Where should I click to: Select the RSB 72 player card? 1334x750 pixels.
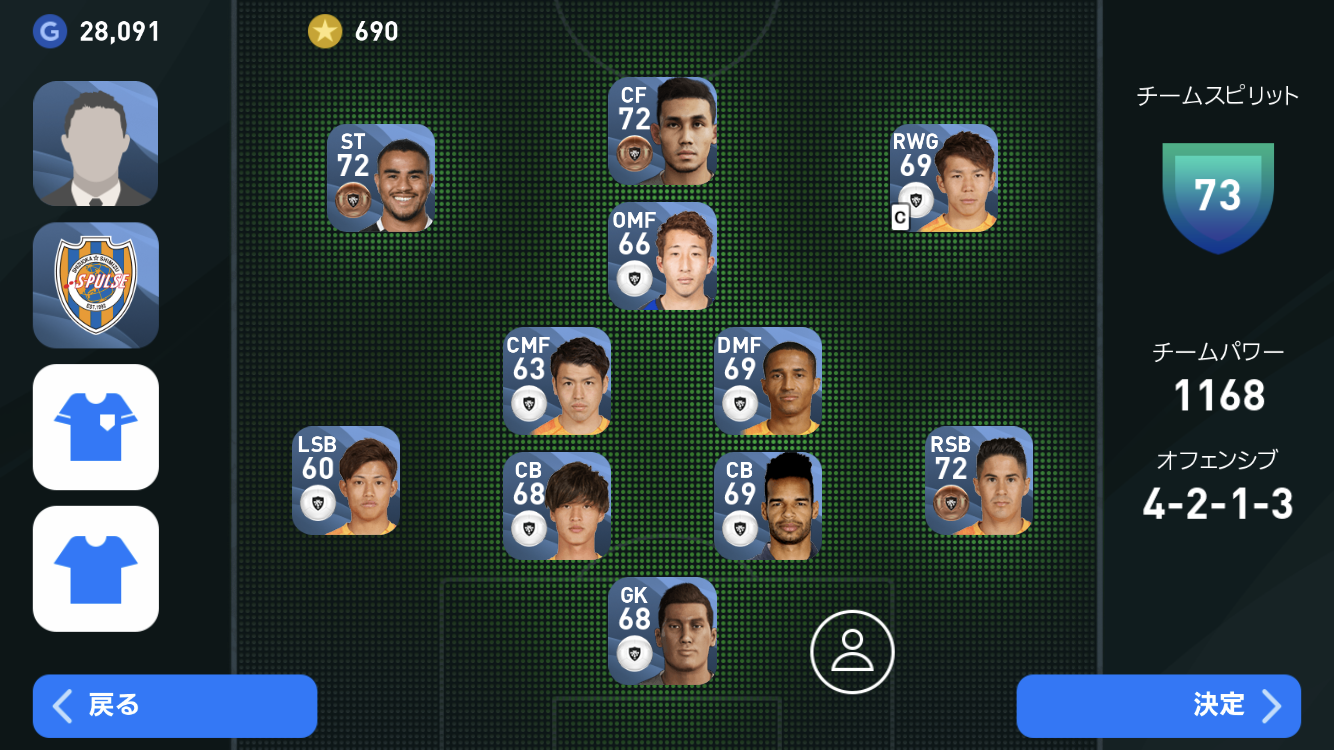979,481
